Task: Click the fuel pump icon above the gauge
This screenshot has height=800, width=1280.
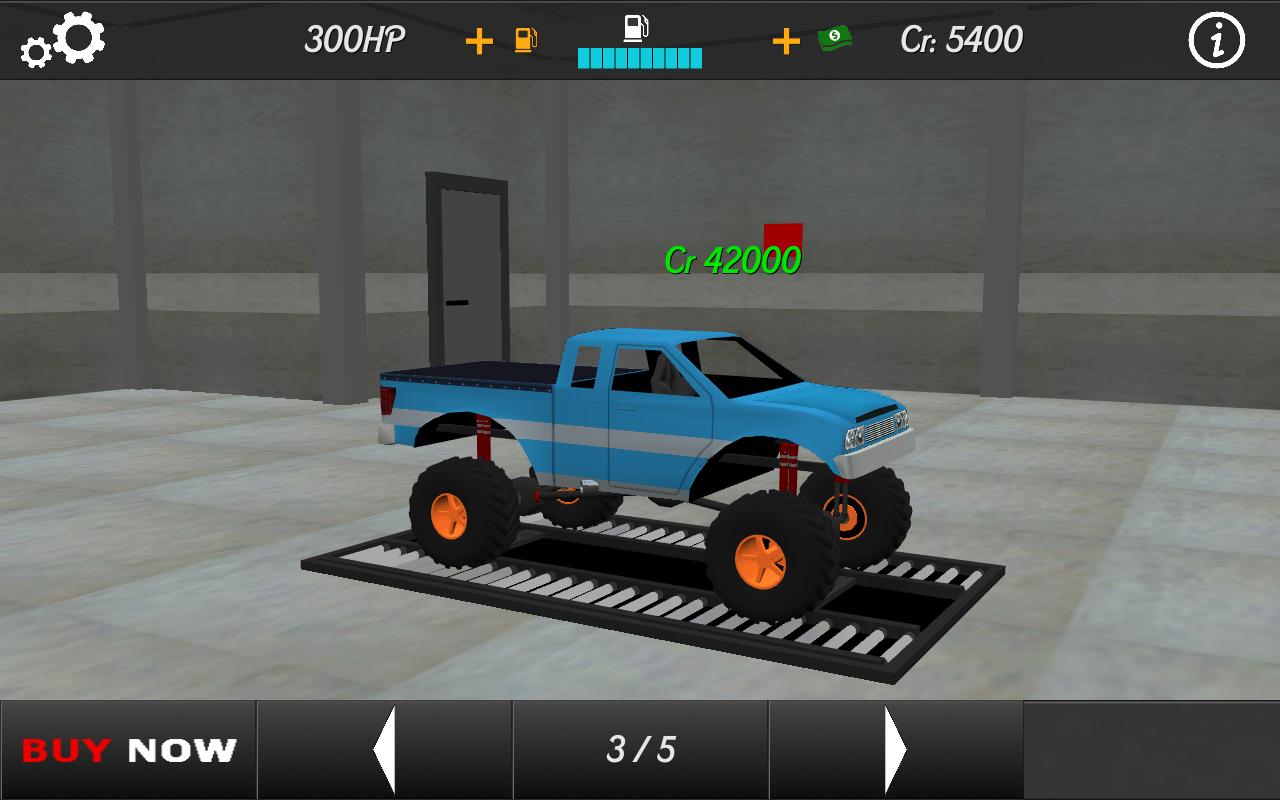Action: point(636,25)
